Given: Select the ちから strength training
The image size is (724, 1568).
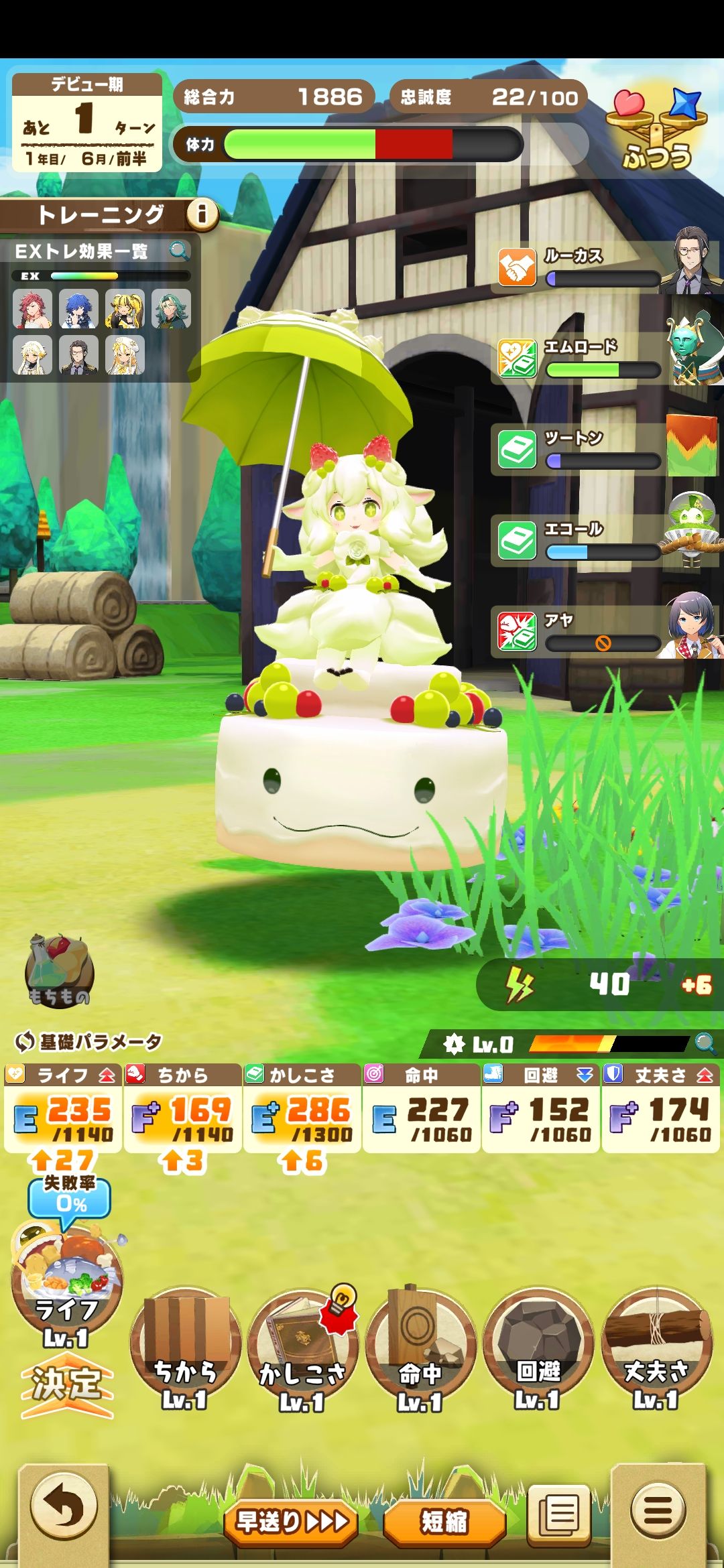Looking at the screenshot, I should point(185,1347).
